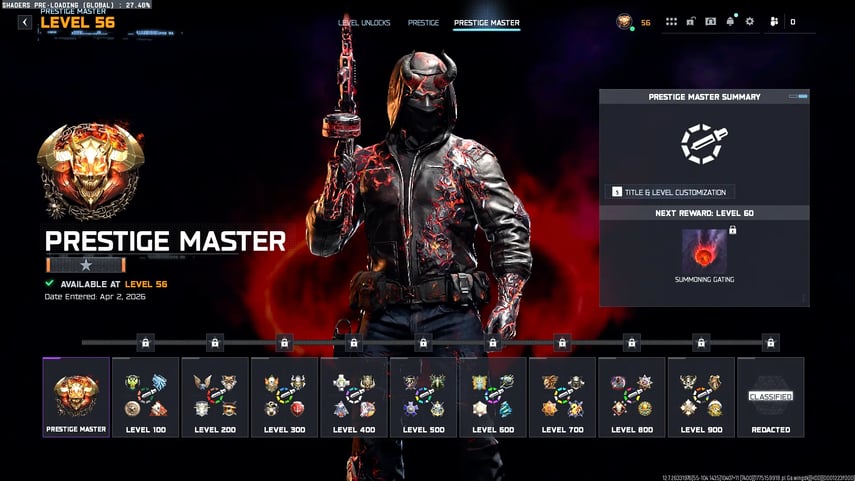Select the Level 700 emblem tile
Image resolution: width=855 pixels, height=481 pixels.
[x=562, y=397]
